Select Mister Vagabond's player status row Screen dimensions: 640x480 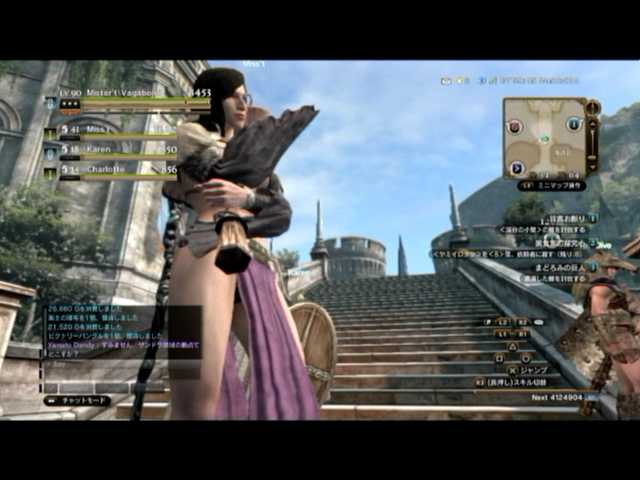pos(130,94)
